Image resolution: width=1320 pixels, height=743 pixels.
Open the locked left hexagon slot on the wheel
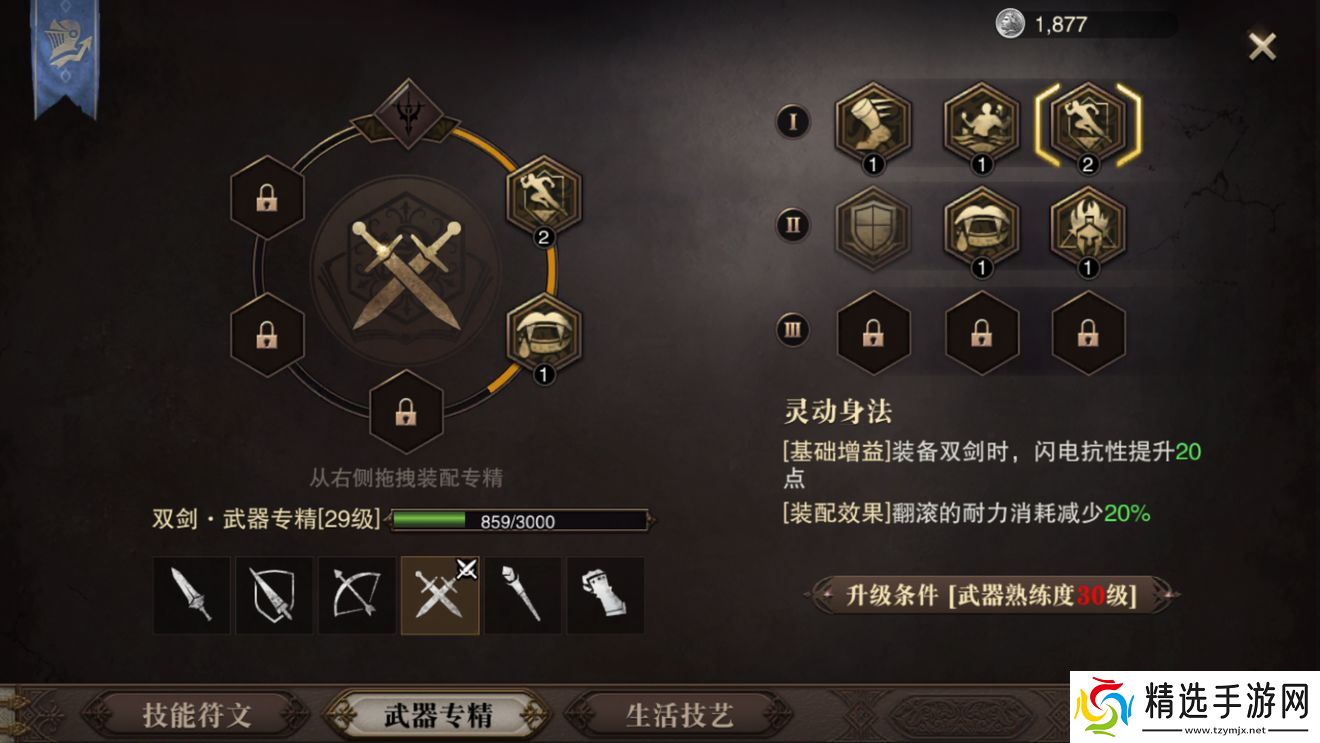265,196
